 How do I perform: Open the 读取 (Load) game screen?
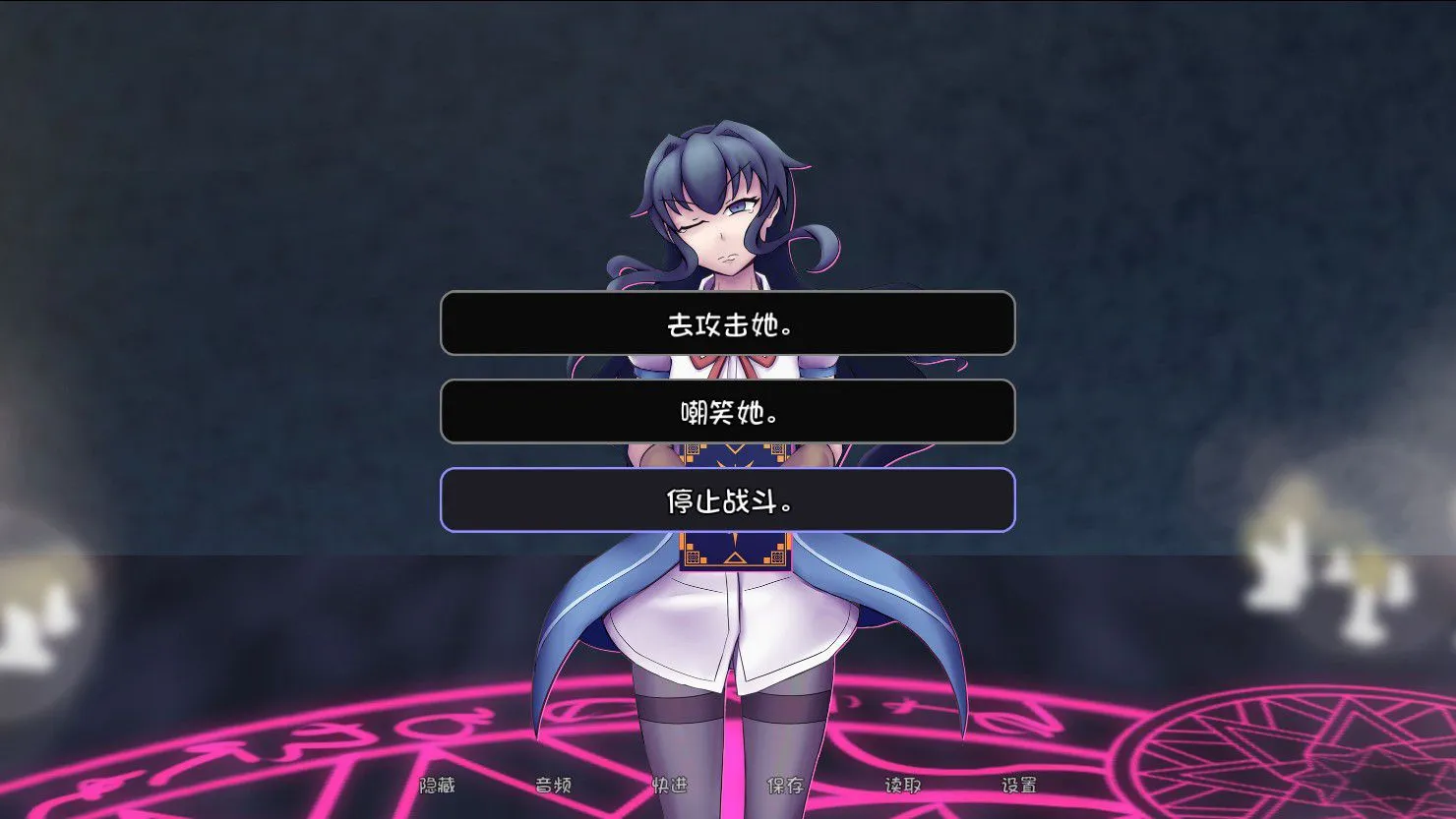click(900, 787)
